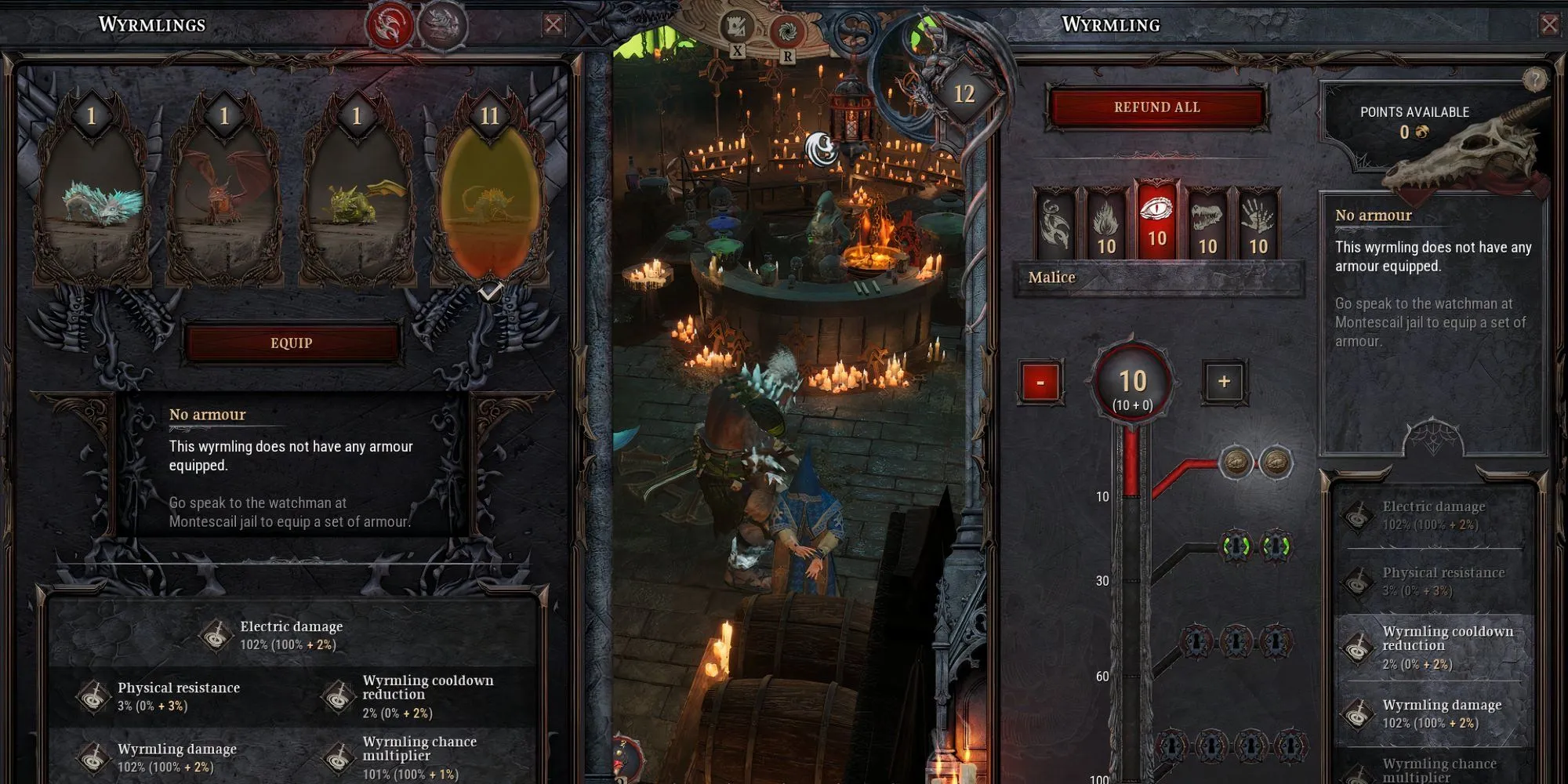Decrease Malice points with minus button
The width and height of the screenshot is (1568, 784).
tap(1040, 383)
